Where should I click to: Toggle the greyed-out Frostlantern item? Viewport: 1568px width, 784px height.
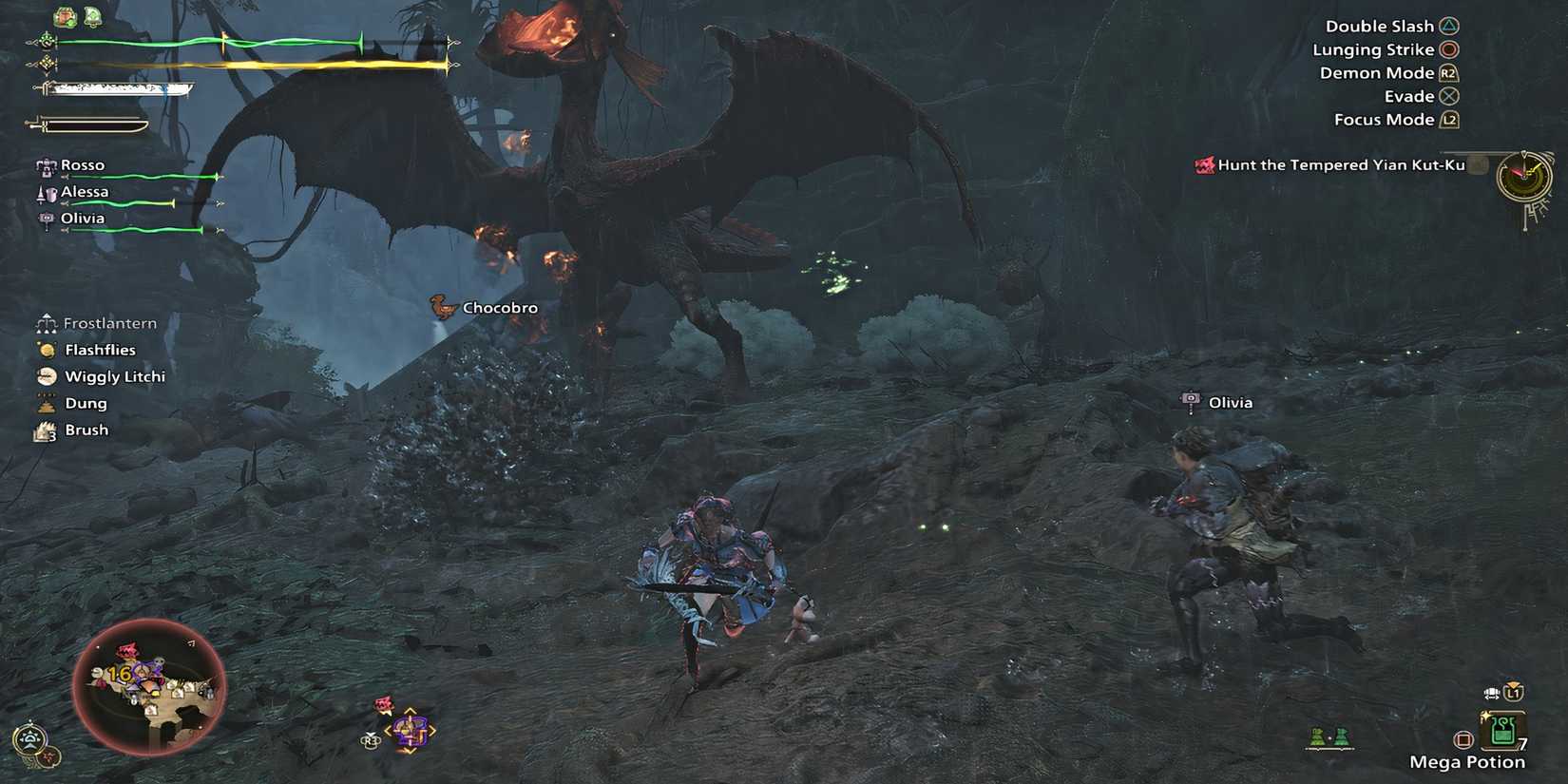(x=47, y=323)
